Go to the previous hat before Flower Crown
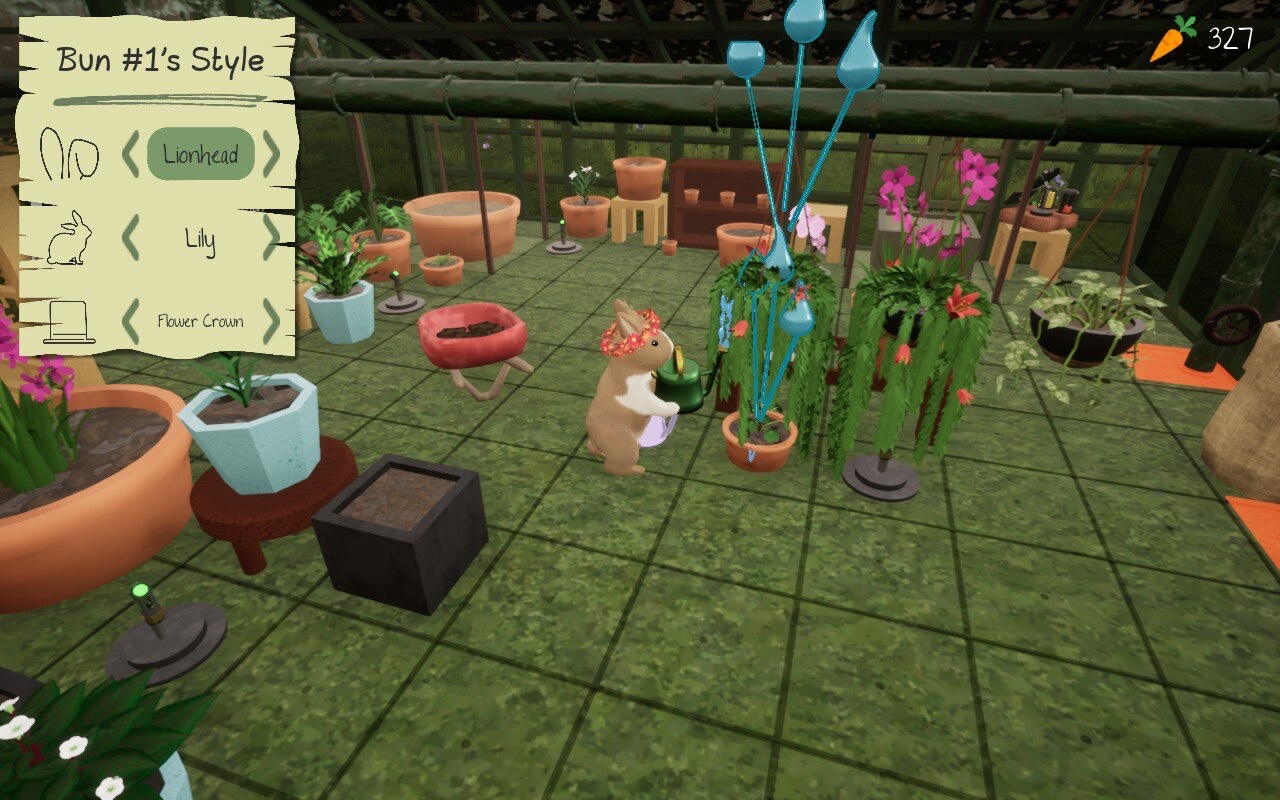The image size is (1280, 800). coord(130,321)
